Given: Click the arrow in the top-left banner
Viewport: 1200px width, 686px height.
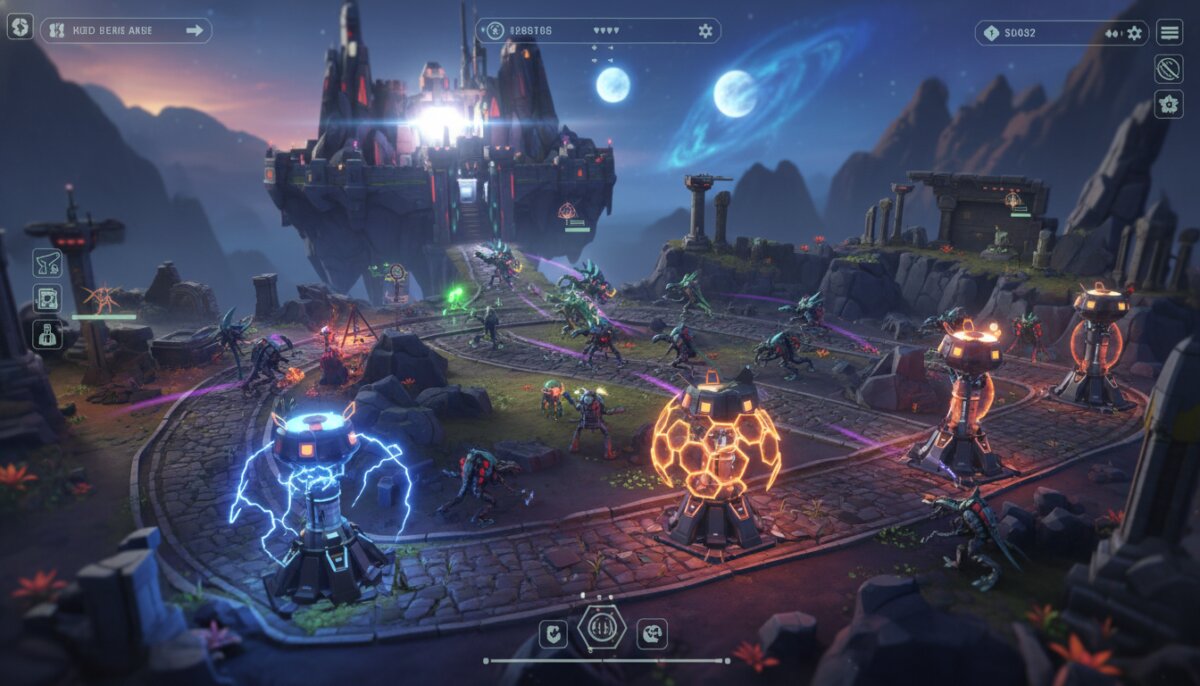Looking at the screenshot, I should [x=195, y=30].
